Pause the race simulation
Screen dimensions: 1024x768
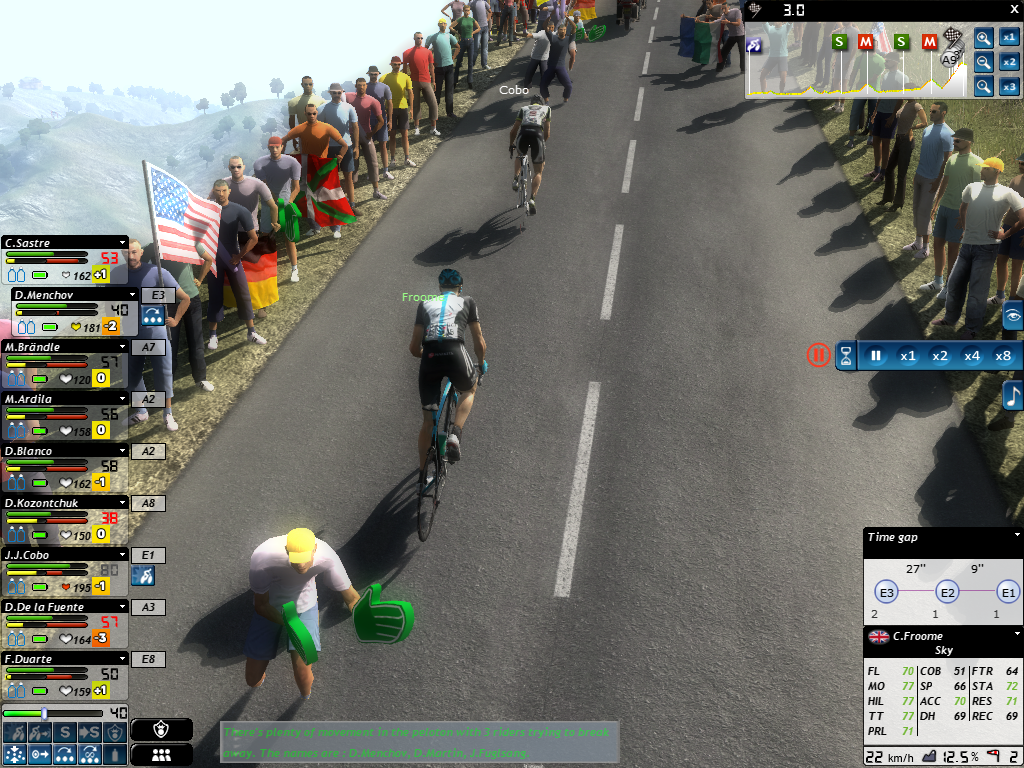pyautogui.click(x=876, y=355)
